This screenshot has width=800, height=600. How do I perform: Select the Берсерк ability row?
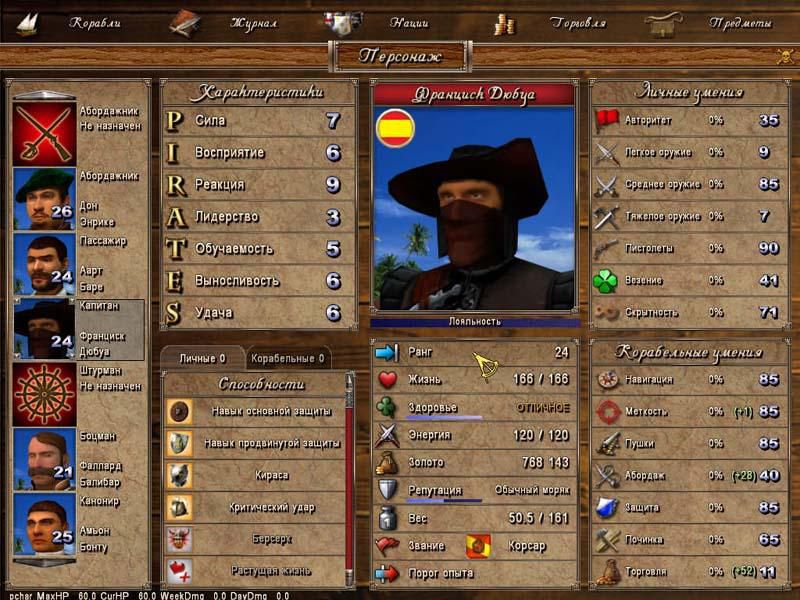[255, 539]
